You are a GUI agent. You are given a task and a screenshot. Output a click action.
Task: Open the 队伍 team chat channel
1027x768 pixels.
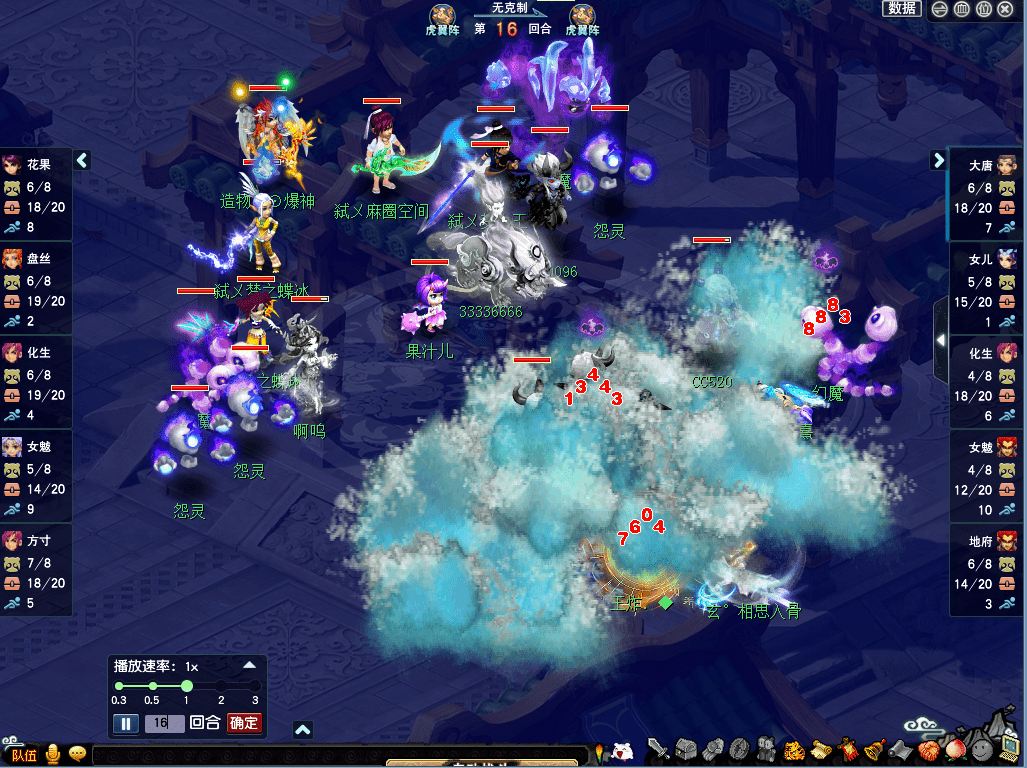coord(22,755)
